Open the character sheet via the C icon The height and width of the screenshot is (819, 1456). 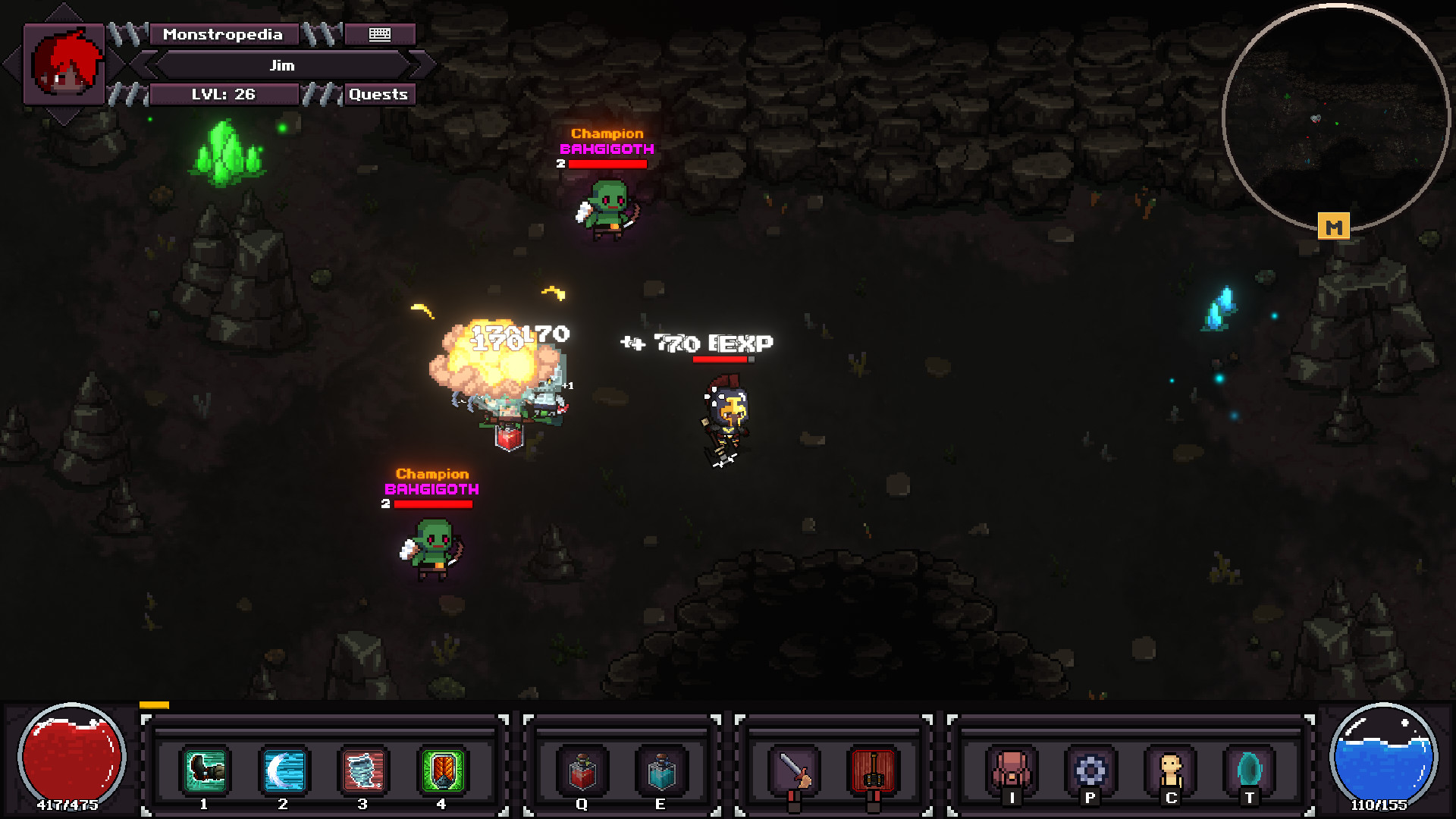click(x=1172, y=767)
